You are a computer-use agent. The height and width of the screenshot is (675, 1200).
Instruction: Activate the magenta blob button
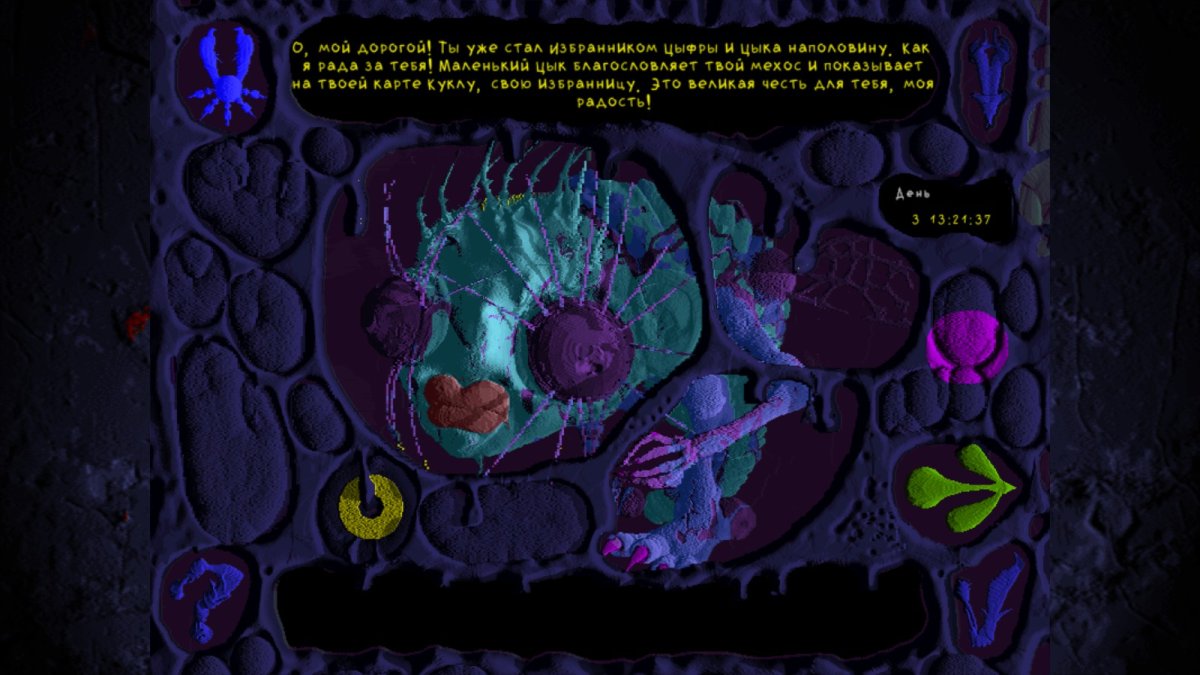[966, 347]
